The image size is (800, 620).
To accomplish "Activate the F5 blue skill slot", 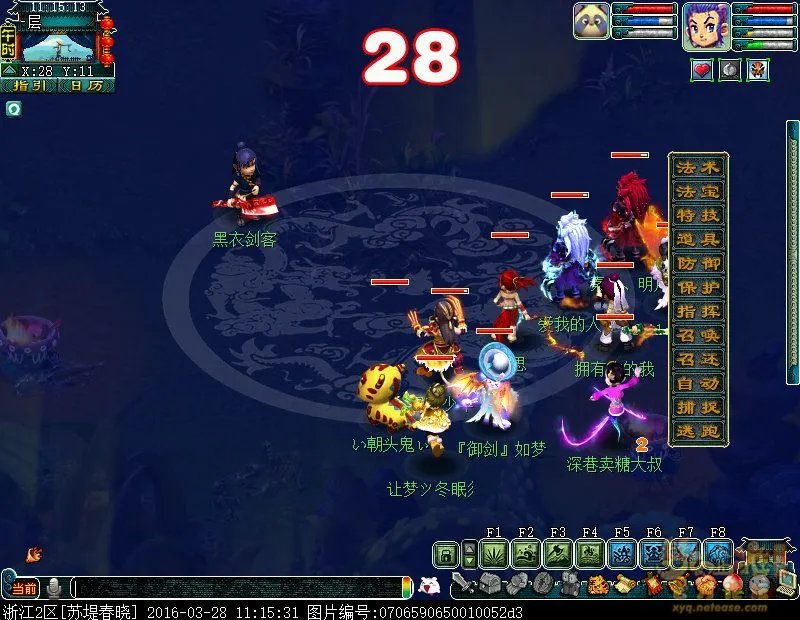I will pos(622,554).
